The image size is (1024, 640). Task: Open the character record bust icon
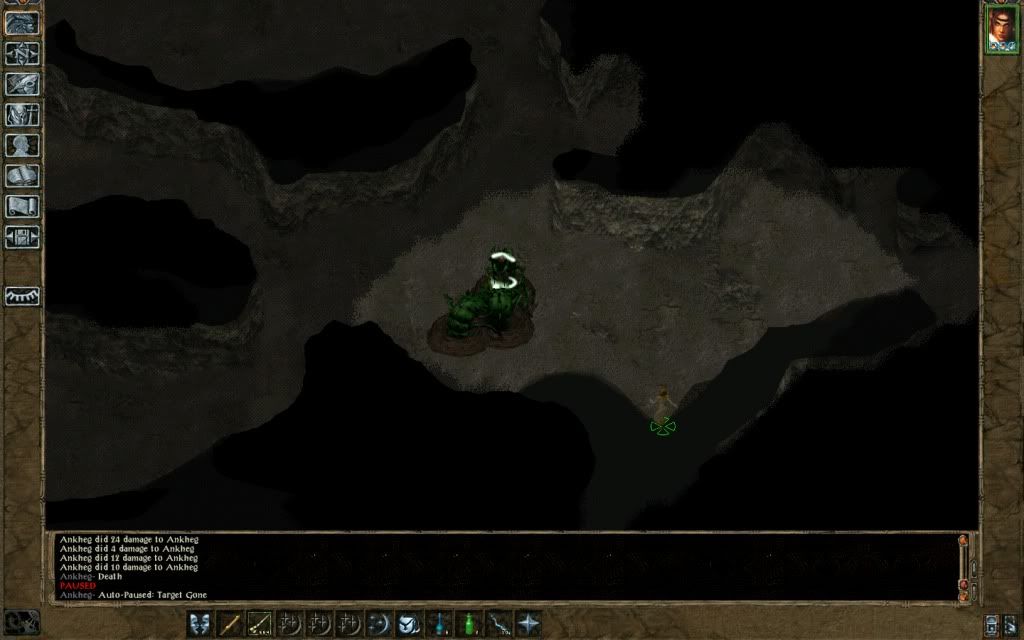point(22,146)
